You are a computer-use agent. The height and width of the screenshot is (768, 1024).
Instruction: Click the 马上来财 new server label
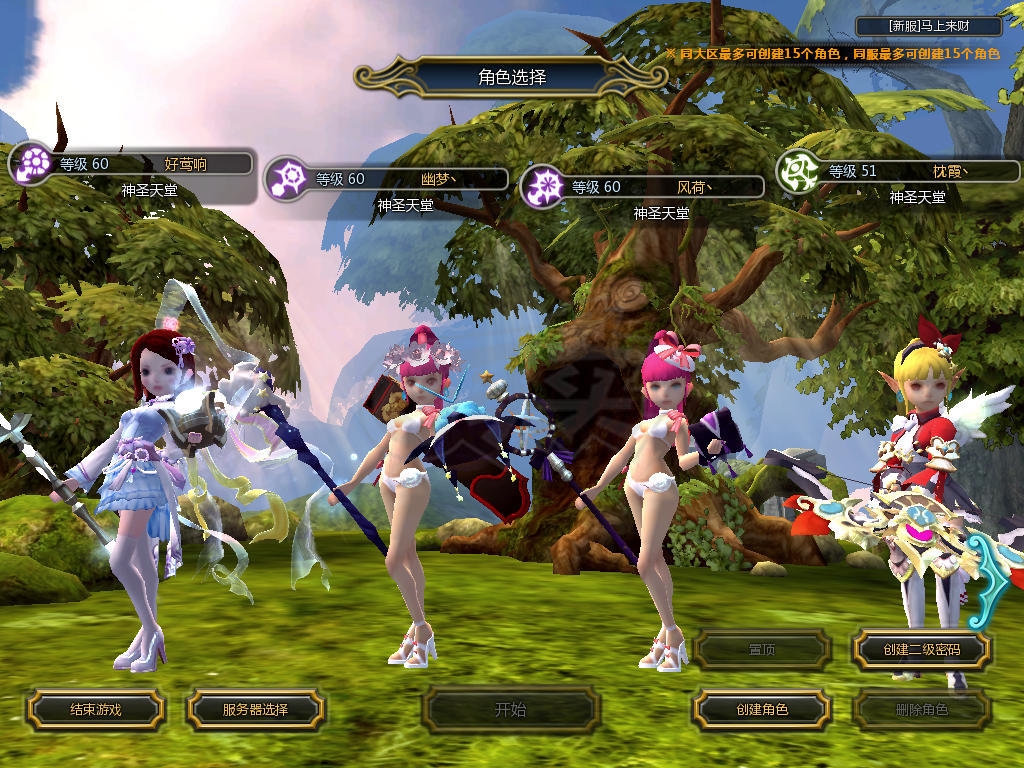pyautogui.click(x=929, y=26)
